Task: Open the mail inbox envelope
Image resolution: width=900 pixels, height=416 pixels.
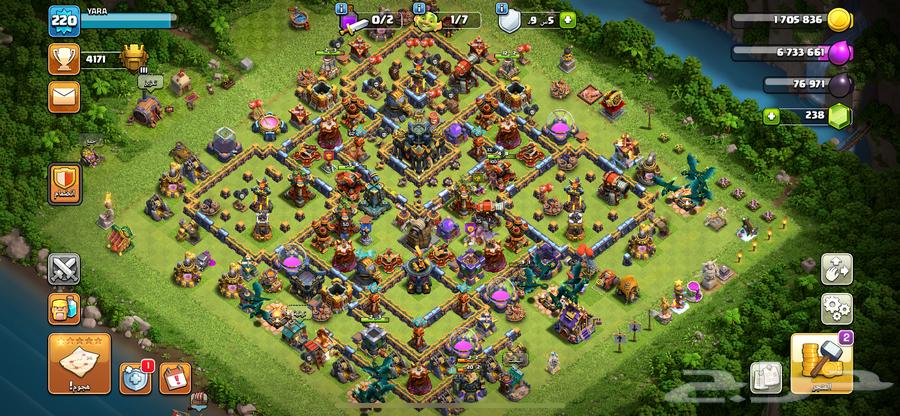Action: pyautogui.click(x=64, y=98)
